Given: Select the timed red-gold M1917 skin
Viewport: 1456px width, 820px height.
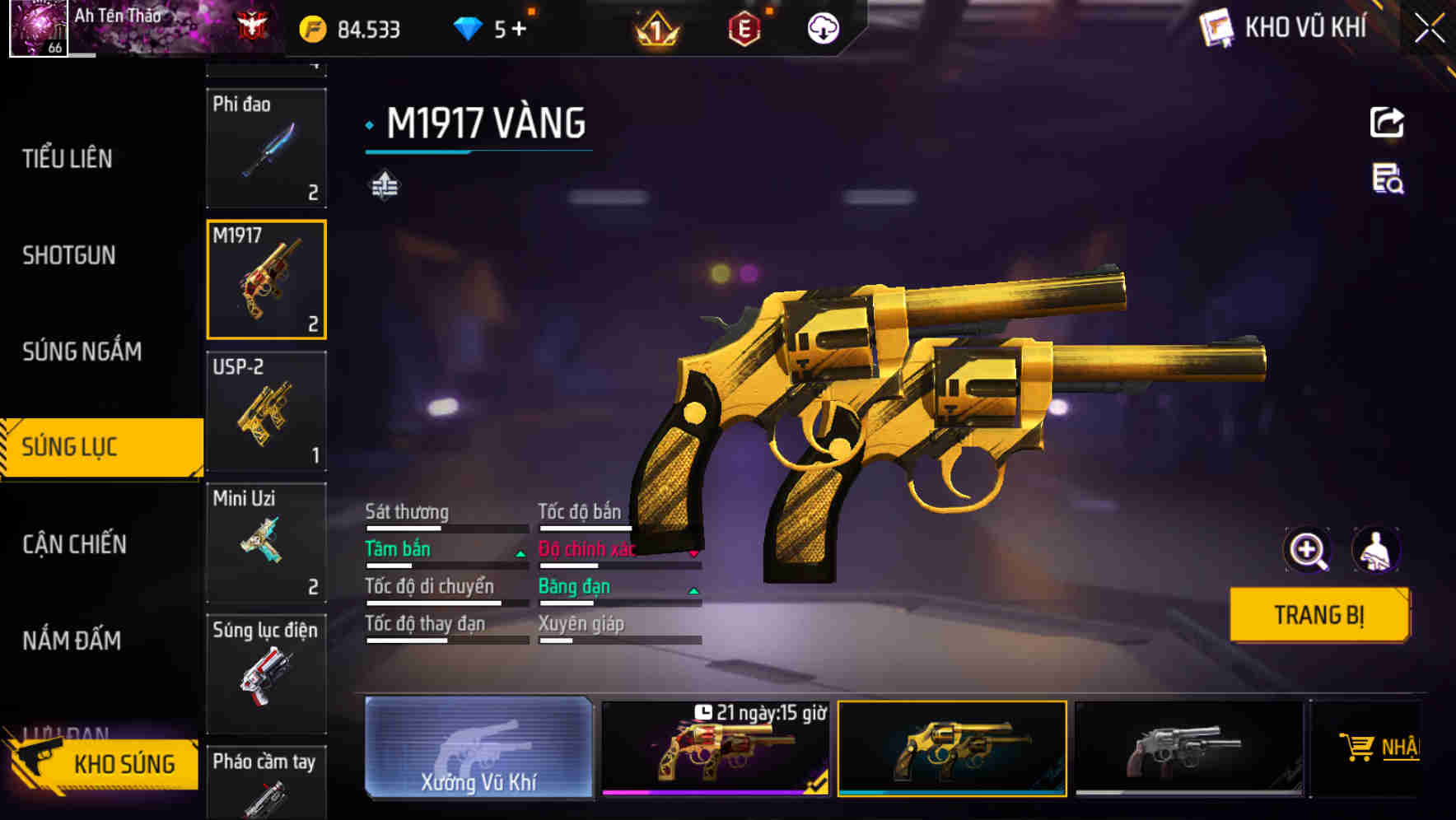Looking at the screenshot, I should pyautogui.click(x=715, y=748).
